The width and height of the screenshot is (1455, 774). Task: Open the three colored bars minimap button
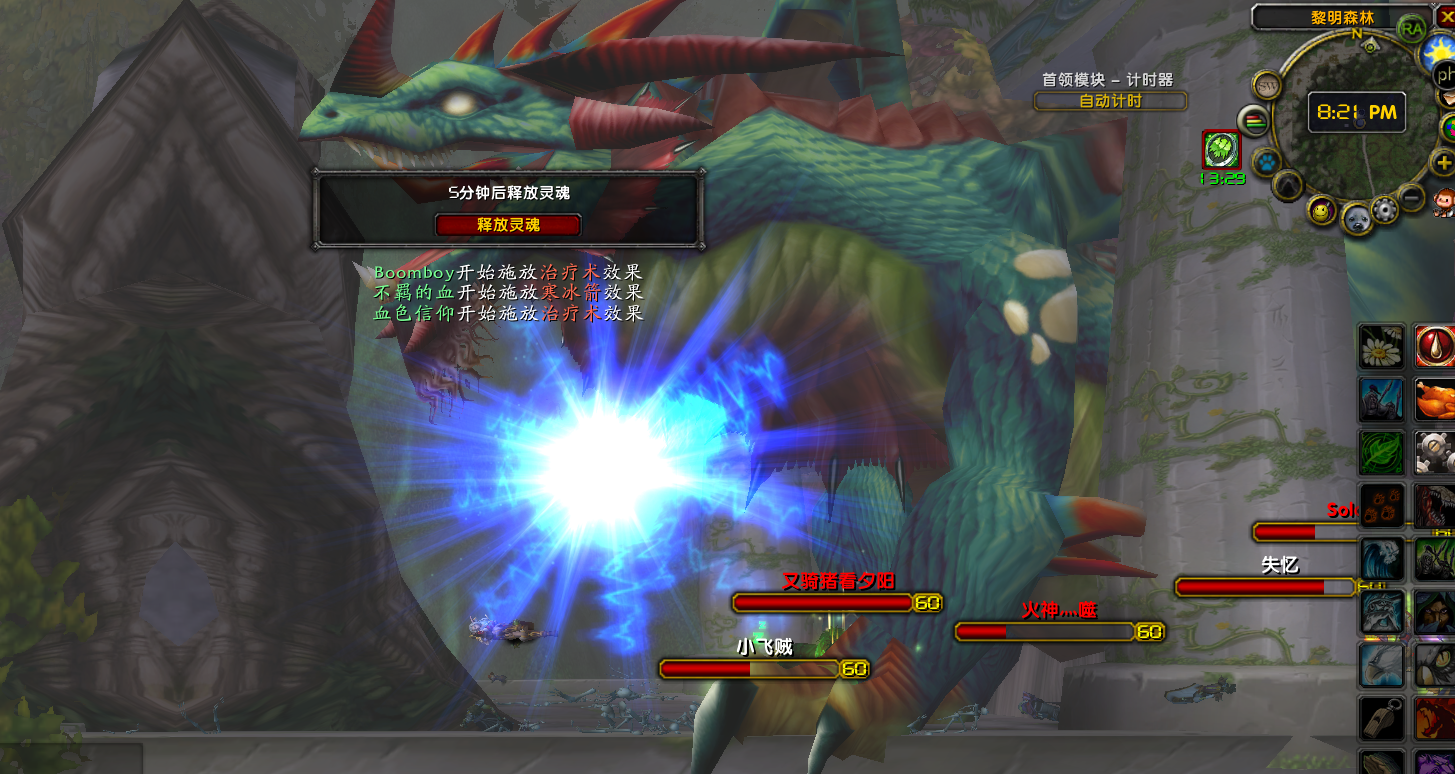tap(1253, 121)
